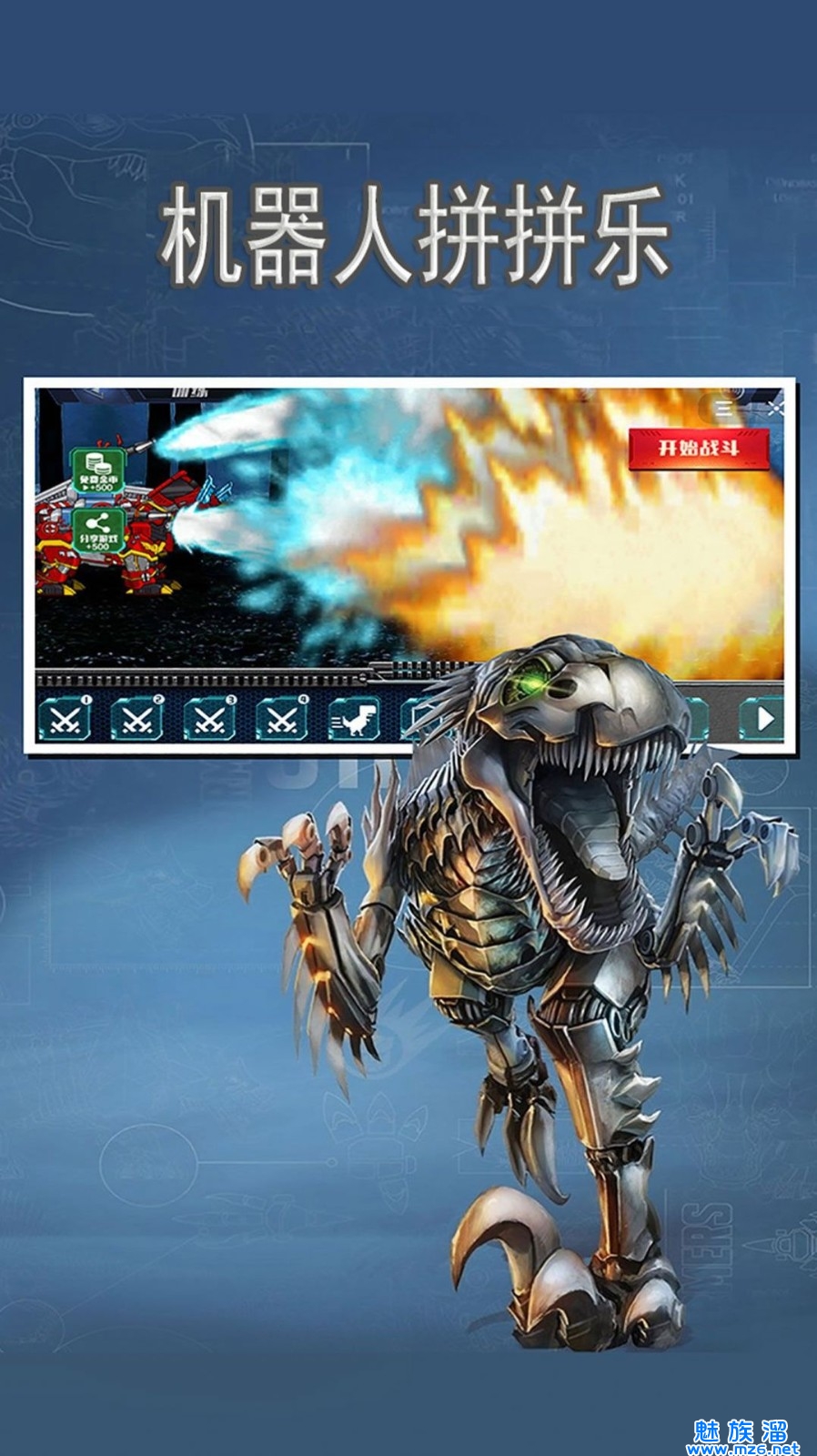Open the three-line menu icon
The height and width of the screenshot is (1456, 817).
click(725, 409)
